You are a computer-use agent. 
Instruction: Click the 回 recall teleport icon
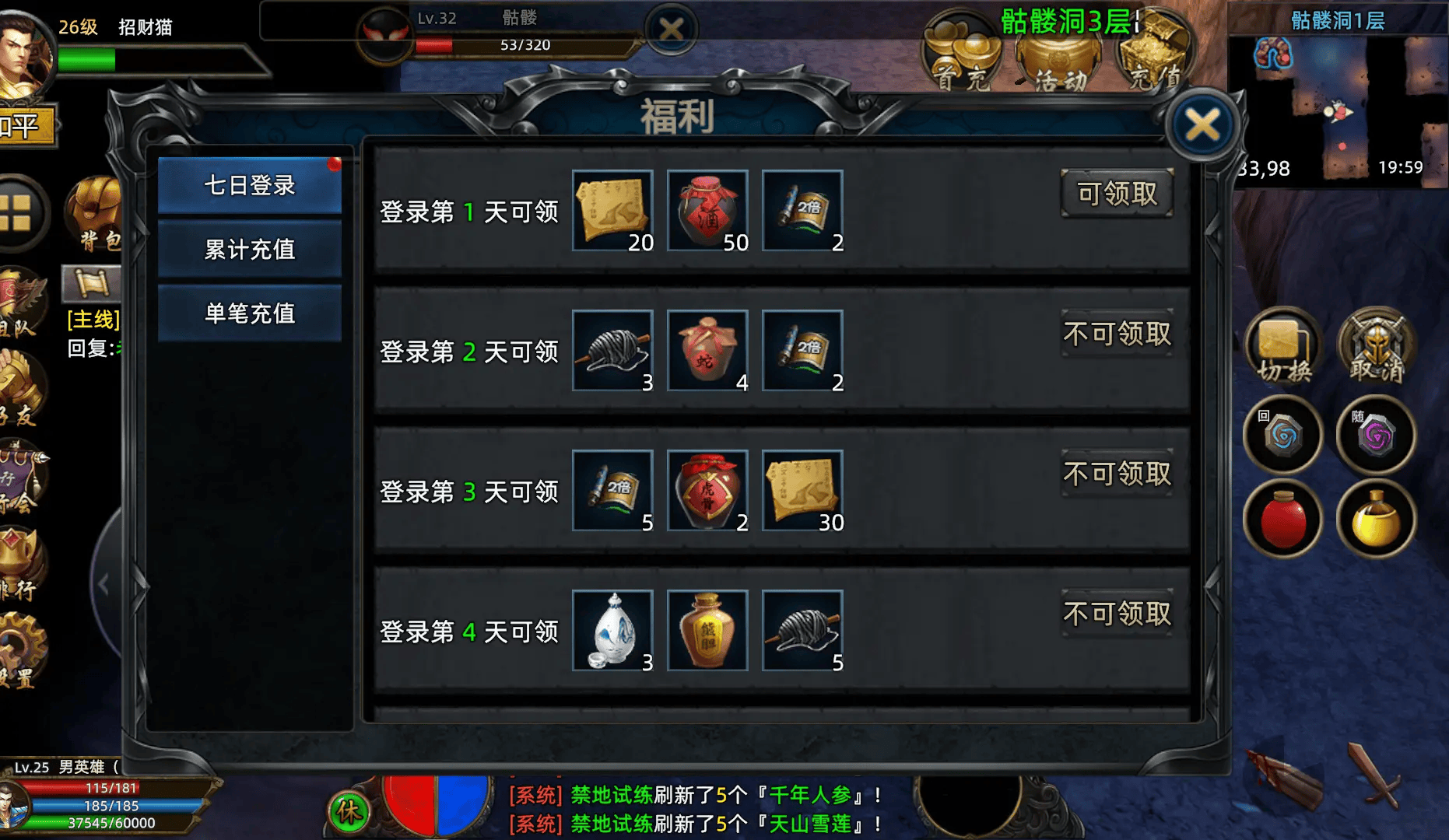(x=1282, y=436)
